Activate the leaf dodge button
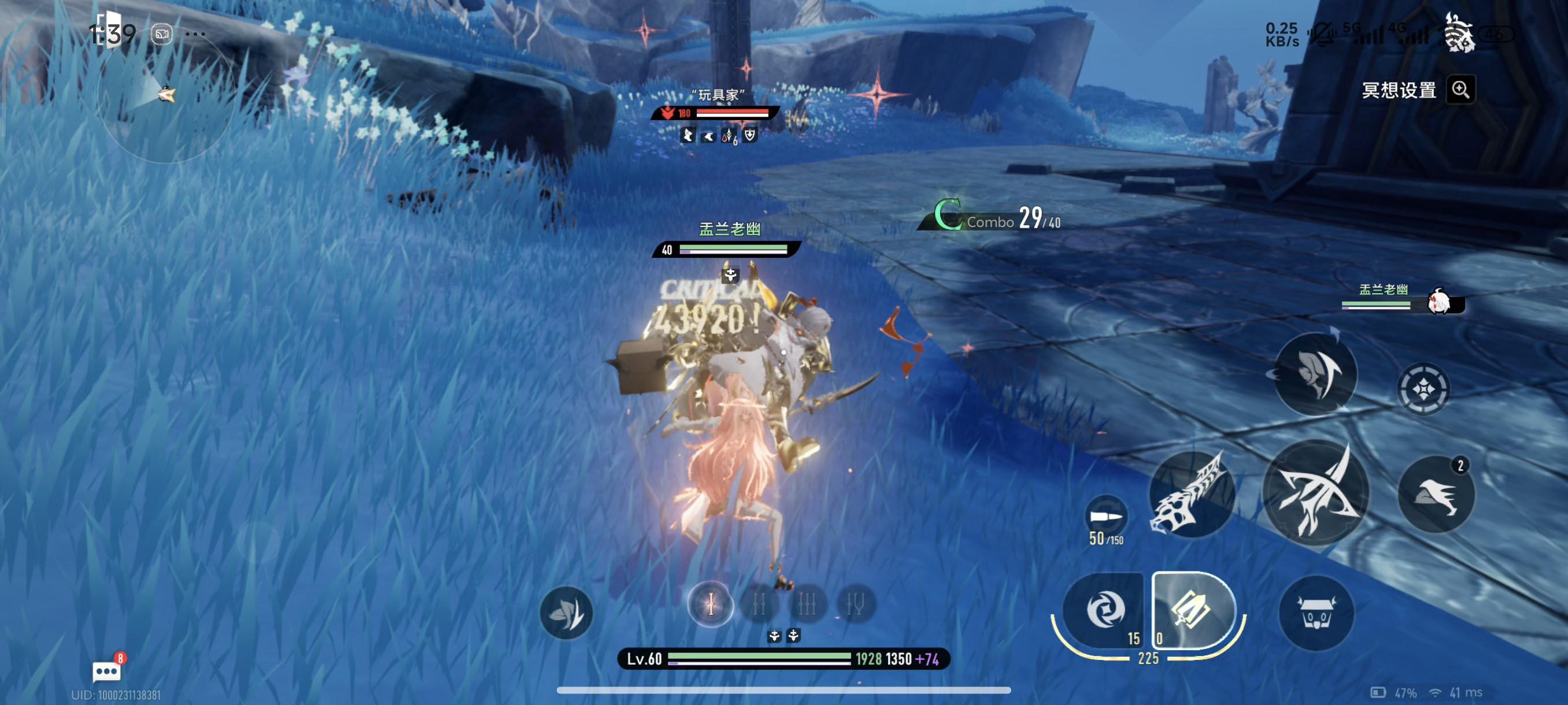The height and width of the screenshot is (705, 1568). [x=566, y=613]
